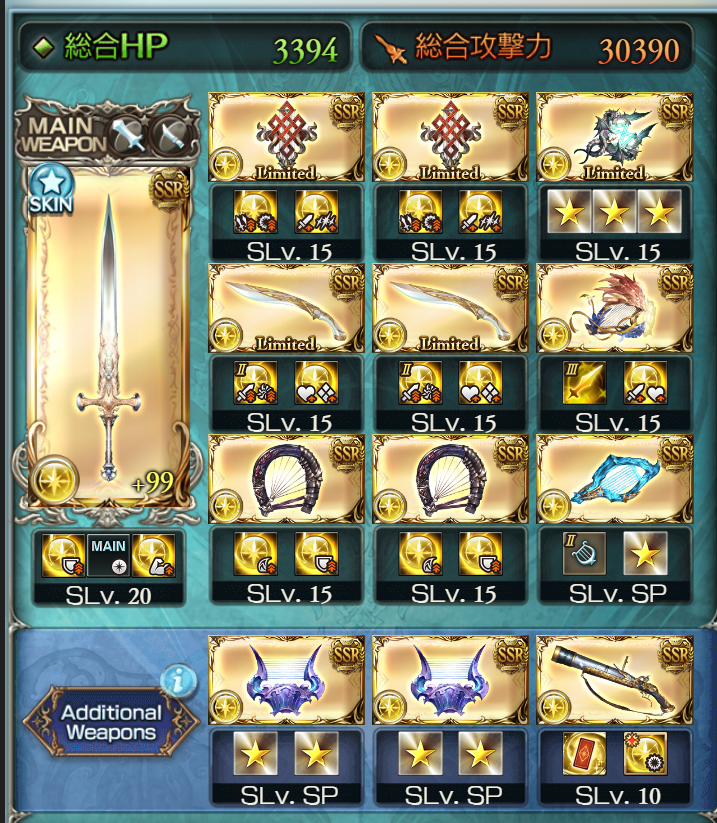Choose the red-feathered harp weapon slot

(615, 309)
